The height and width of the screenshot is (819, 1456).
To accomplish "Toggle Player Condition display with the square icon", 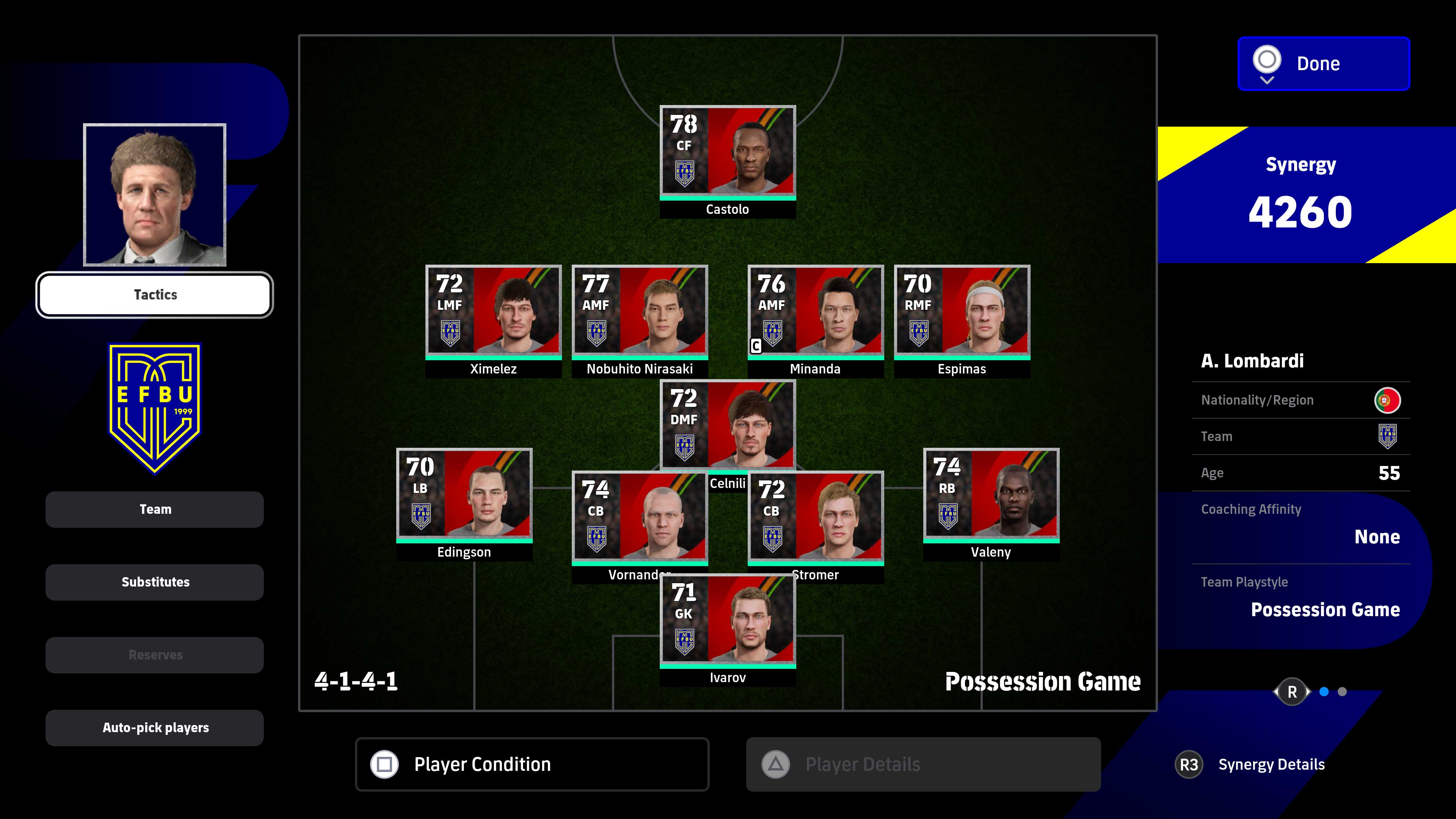I will [385, 764].
